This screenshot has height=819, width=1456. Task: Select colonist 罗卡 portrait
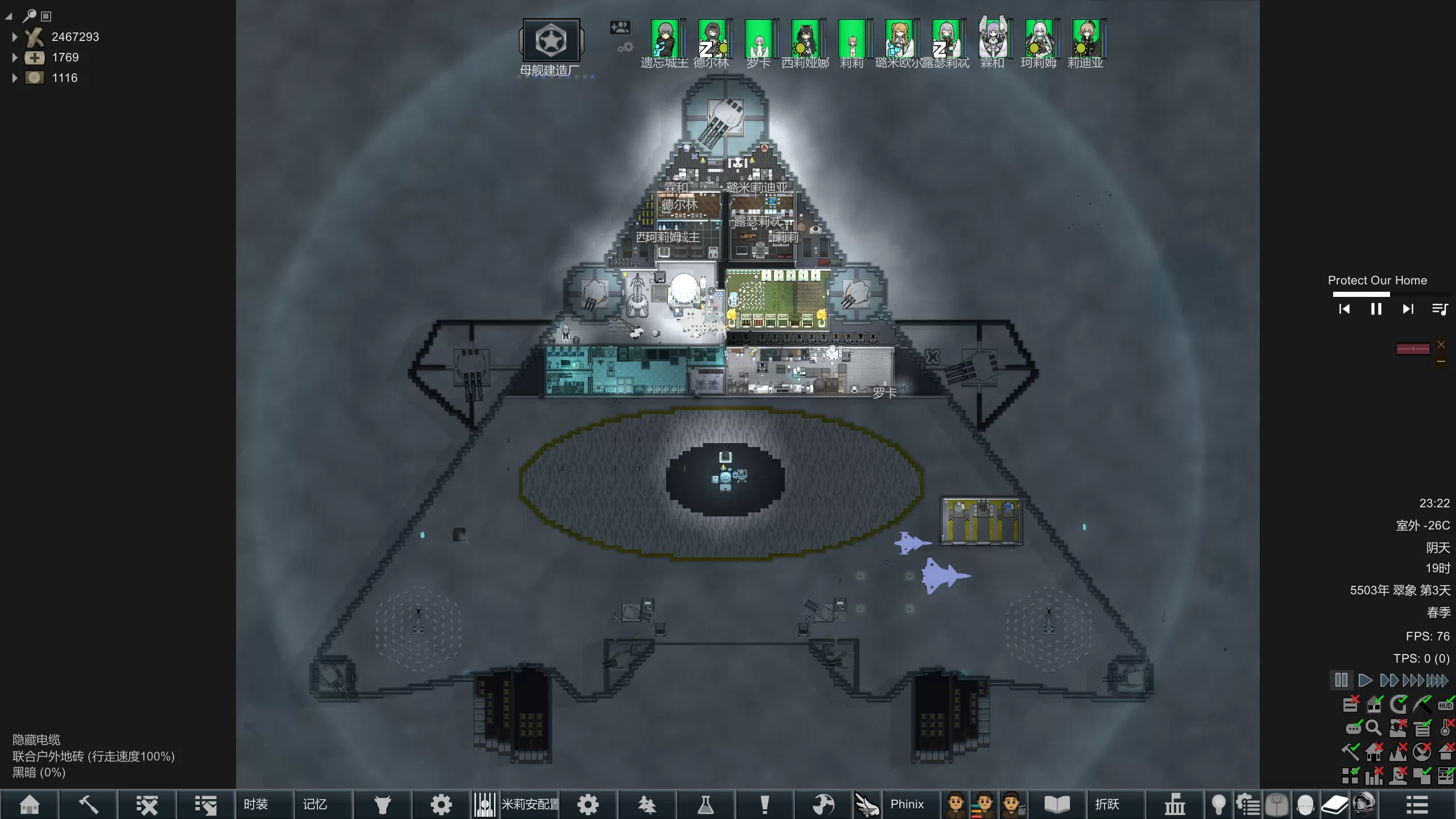(x=759, y=39)
